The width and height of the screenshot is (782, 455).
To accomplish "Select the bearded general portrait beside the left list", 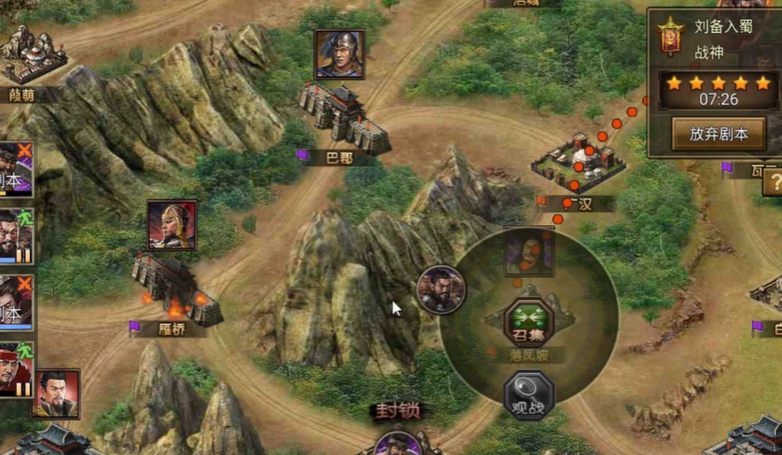I will [x=57, y=393].
